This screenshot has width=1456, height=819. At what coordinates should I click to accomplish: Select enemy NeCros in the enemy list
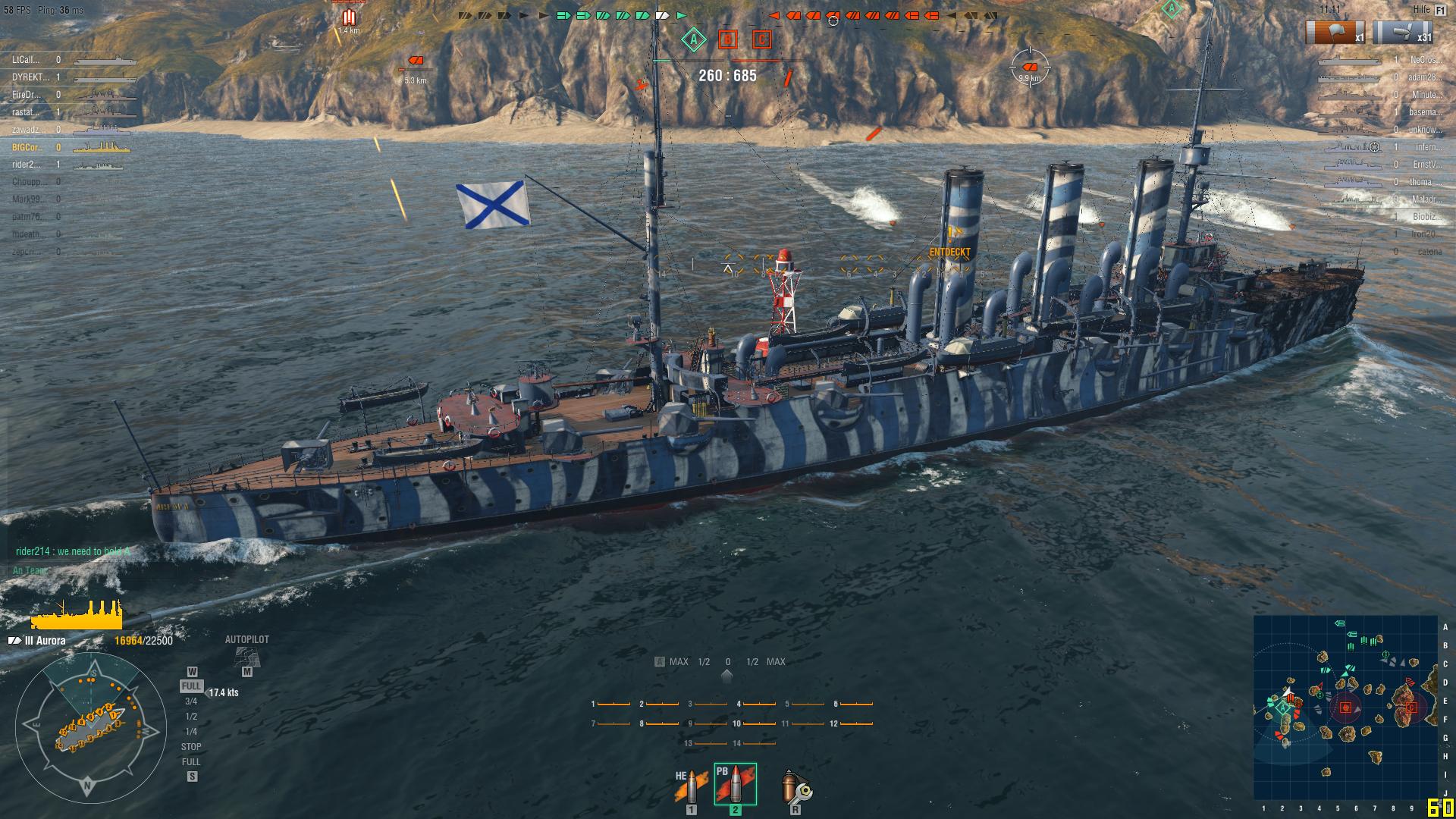(x=1423, y=60)
